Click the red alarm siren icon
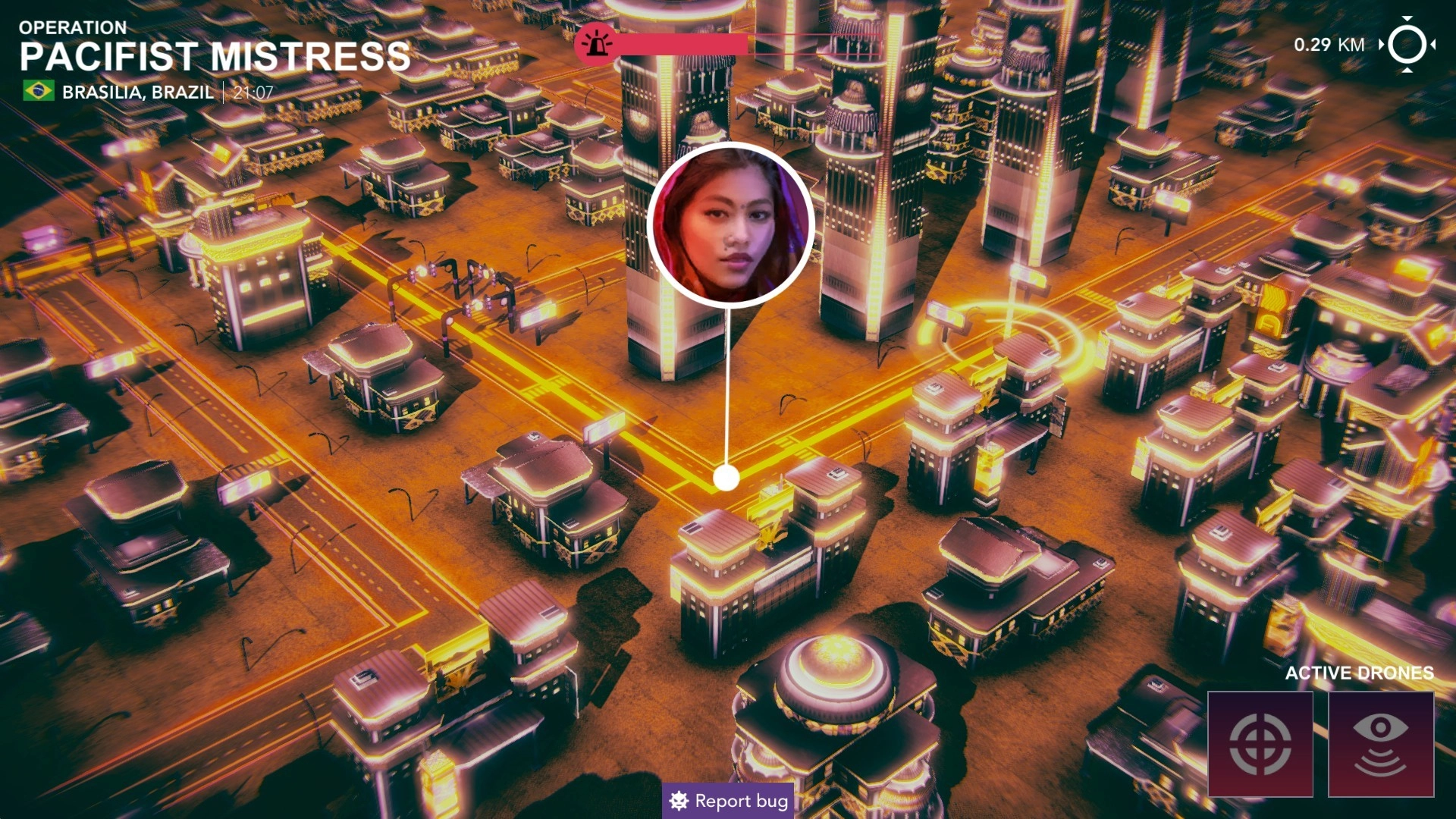The image size is (1456, 819). point(597,44)
